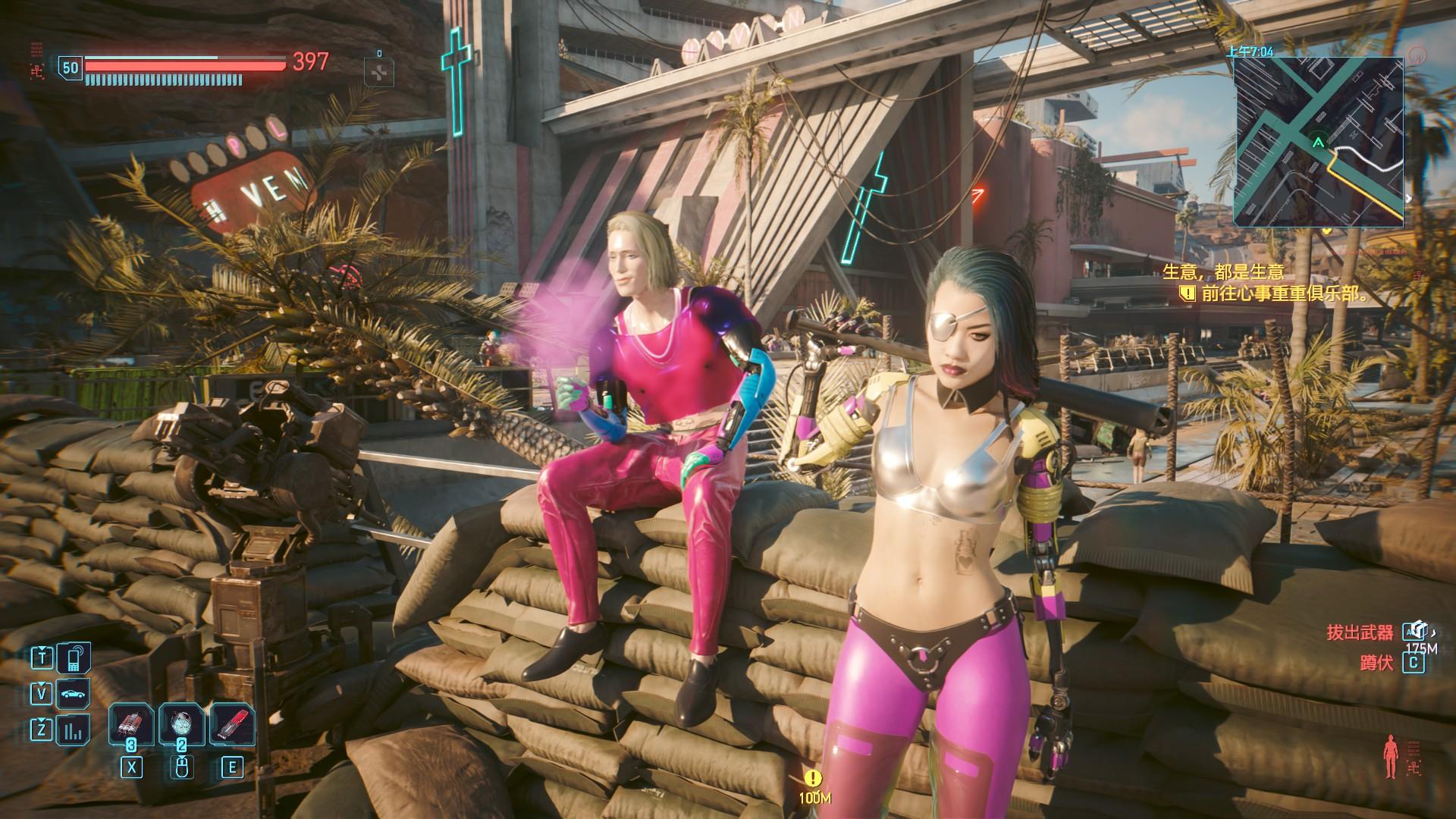Click the player arrow on the minimap
This screenshot has height=819, width=1456.
(x=1319, y=142)
